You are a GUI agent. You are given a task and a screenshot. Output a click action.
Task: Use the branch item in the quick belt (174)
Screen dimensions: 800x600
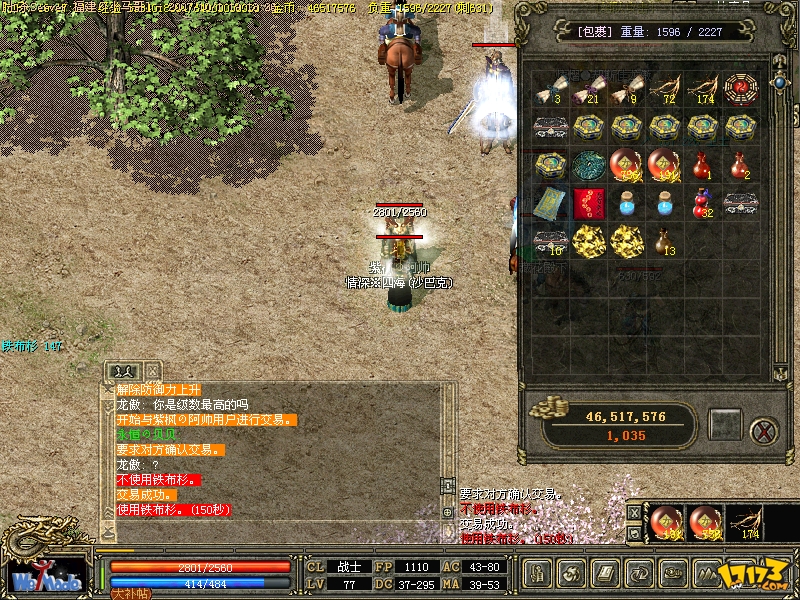point(745,523)
